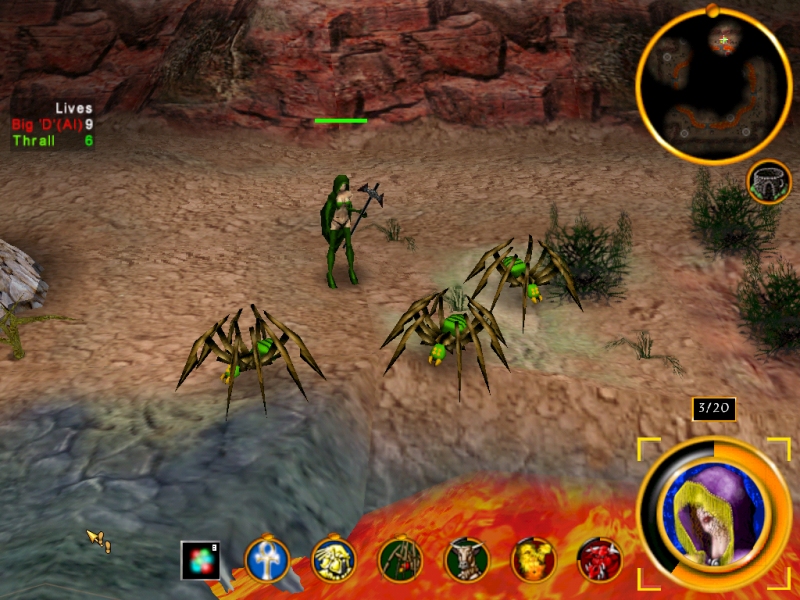Cast the white ankh spell
The height and width of the screenshot is (600, 800).
point(267,560)
